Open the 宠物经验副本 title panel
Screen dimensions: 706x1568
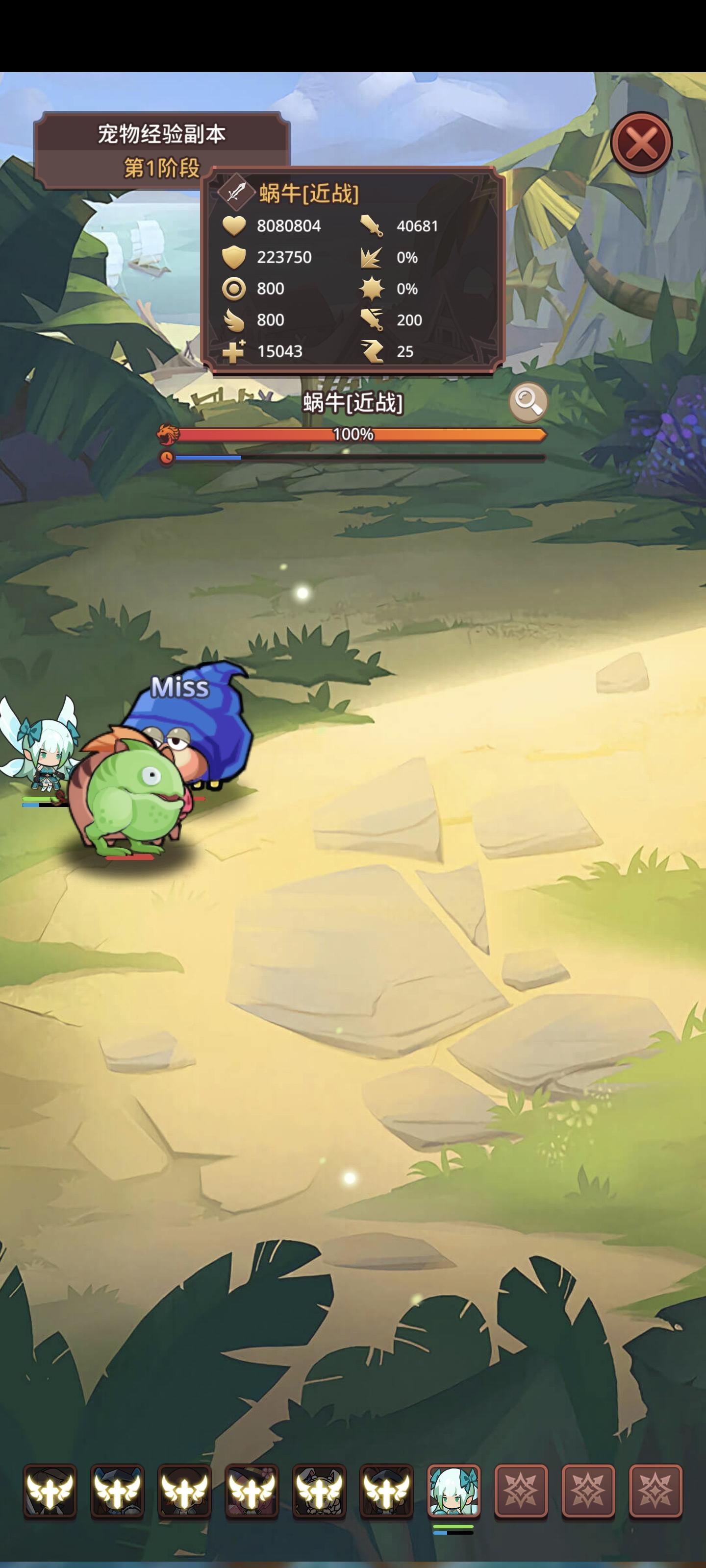[x=163, y=133]
